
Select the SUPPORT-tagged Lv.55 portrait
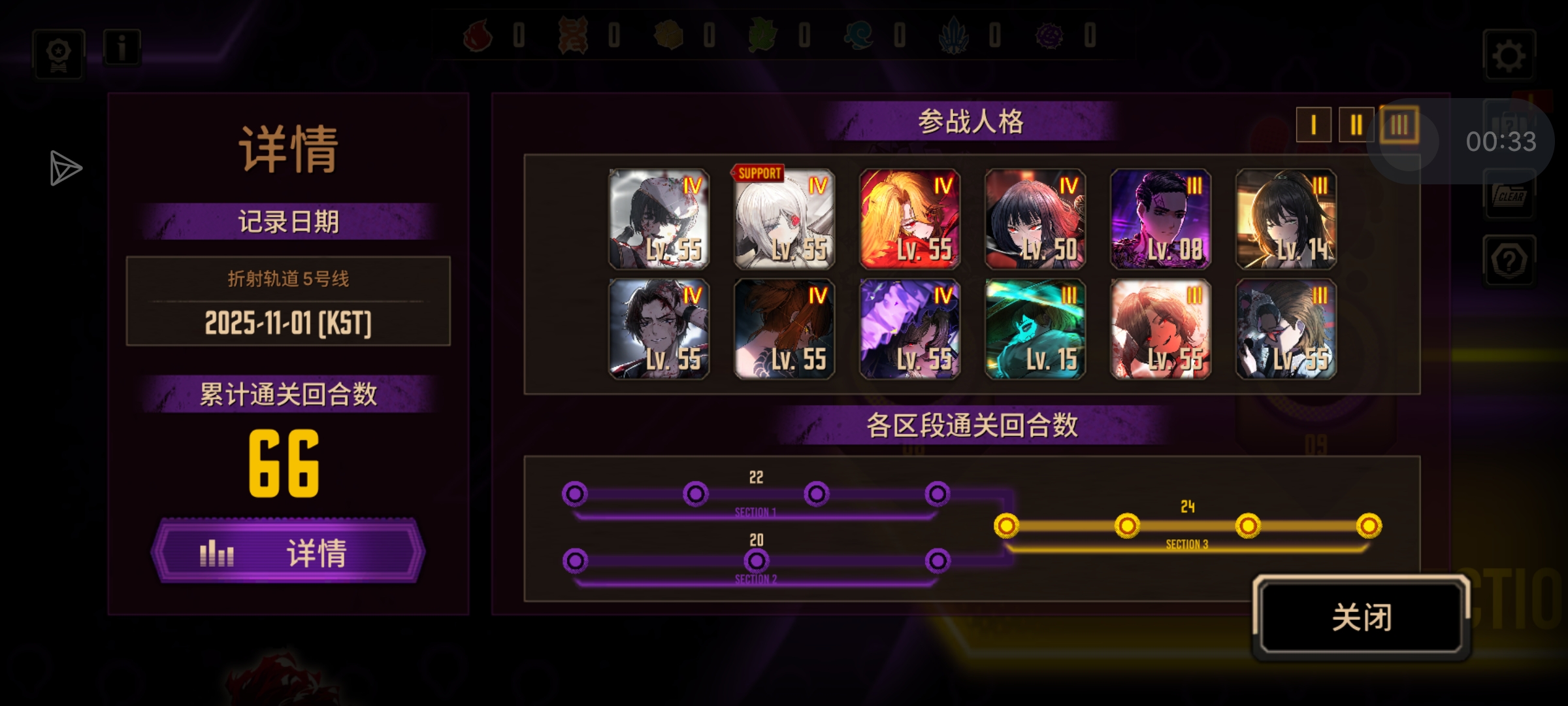(x=785, y=219)
